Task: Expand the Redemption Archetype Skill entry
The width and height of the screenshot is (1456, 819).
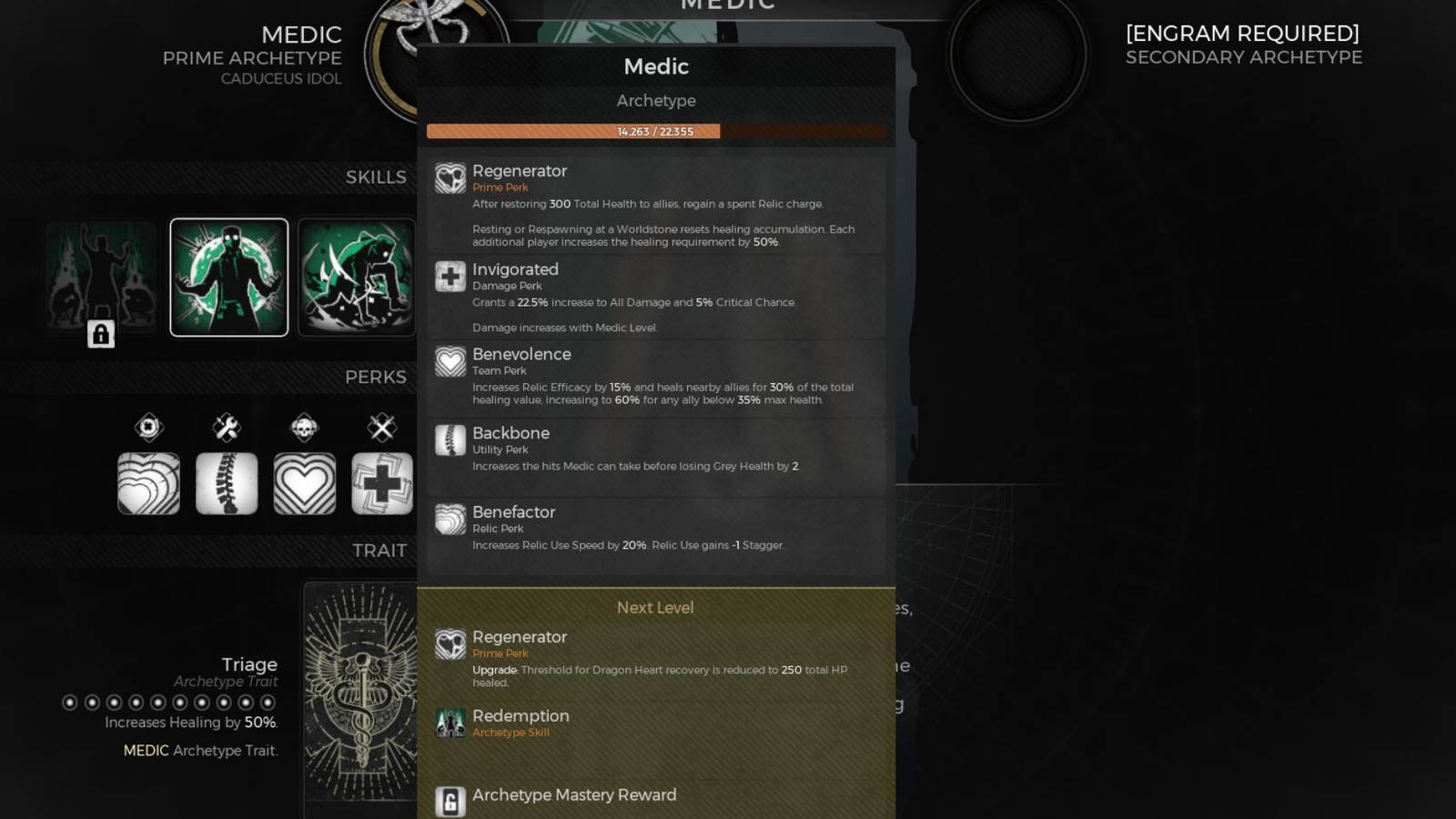Action: (x=521, y=721)
